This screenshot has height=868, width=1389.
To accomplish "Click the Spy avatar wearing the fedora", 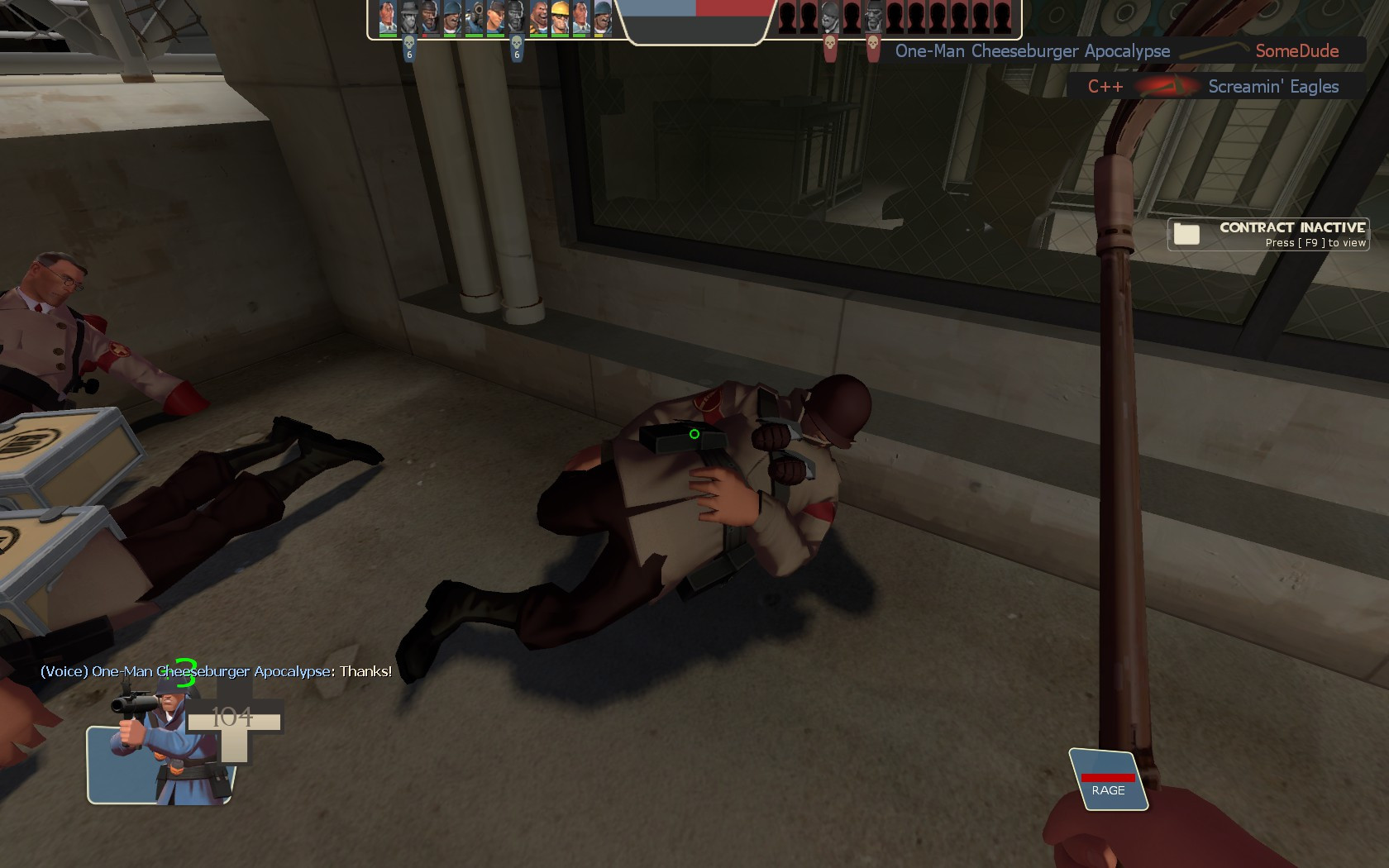I will [x=409, y=18].
